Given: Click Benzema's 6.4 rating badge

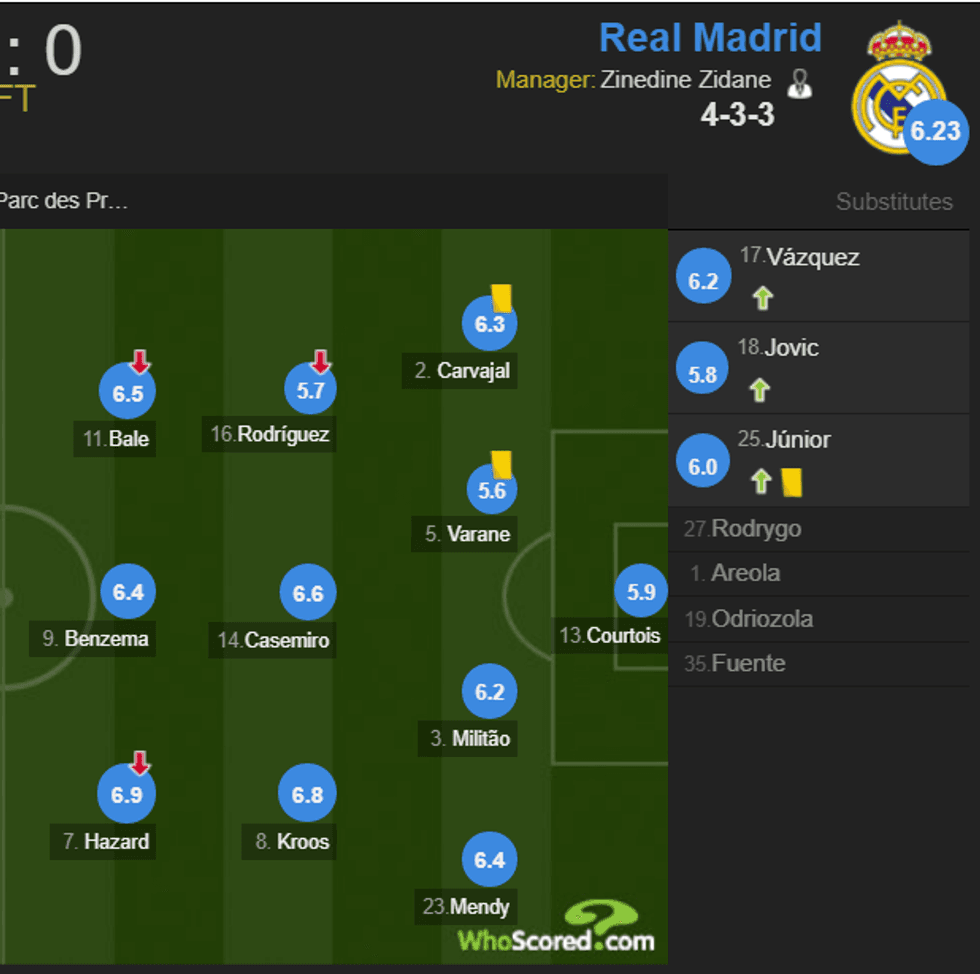Looking at the screenshot, I should point(128,592).
